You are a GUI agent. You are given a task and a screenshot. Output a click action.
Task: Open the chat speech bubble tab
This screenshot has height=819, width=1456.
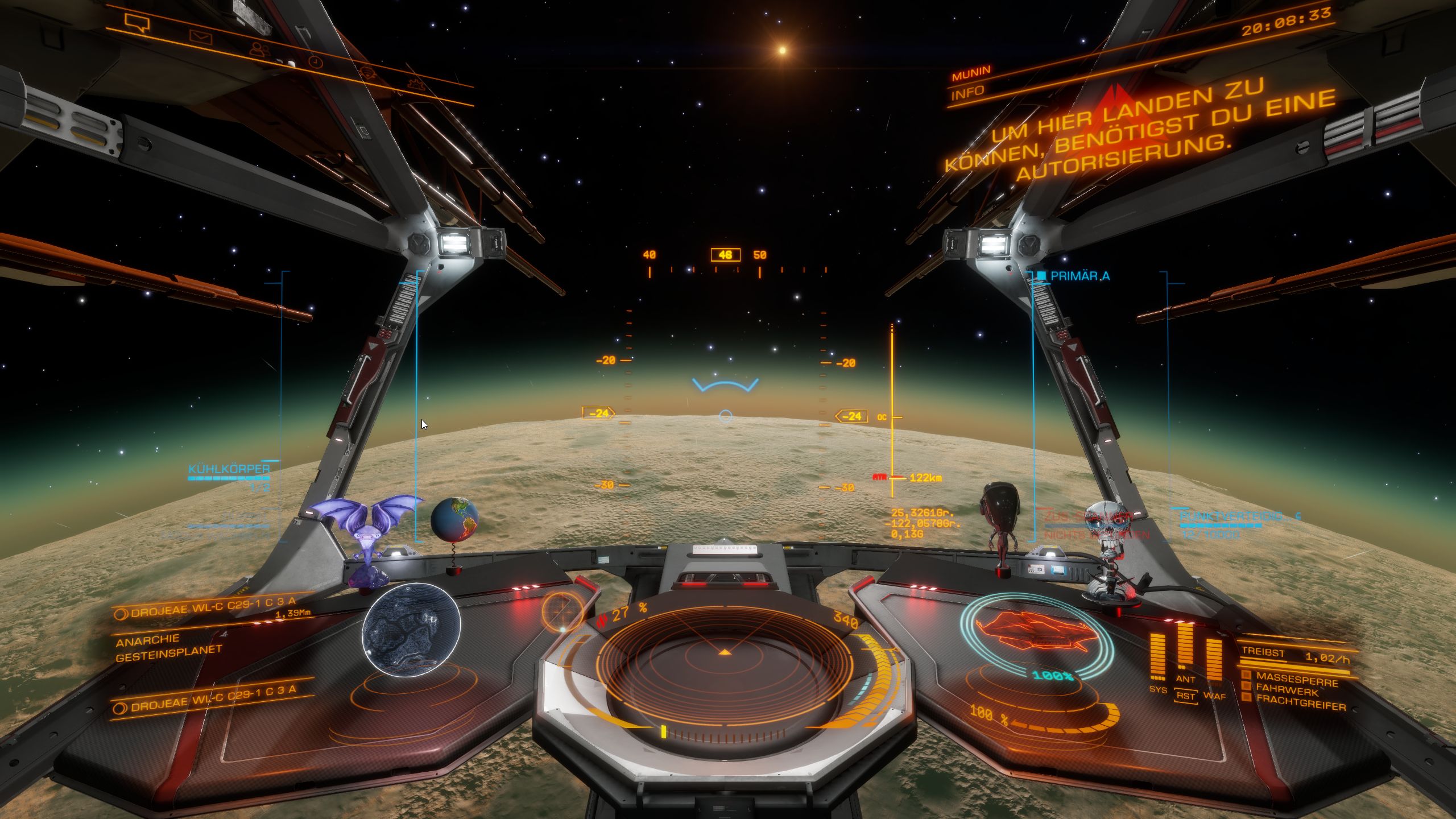tap(136, 23)
